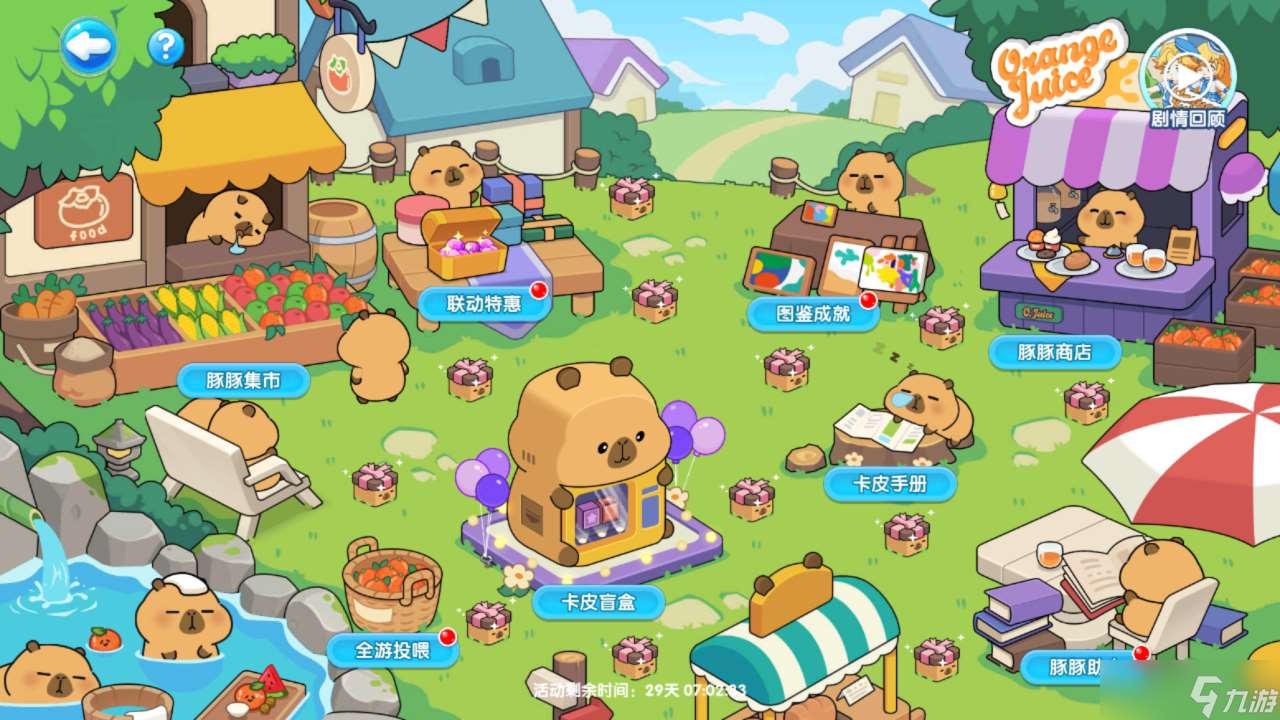Select the 卡皮盲盒 blind box
The width and height of the screenshot is (1280, 720).
tap(598, 601)
